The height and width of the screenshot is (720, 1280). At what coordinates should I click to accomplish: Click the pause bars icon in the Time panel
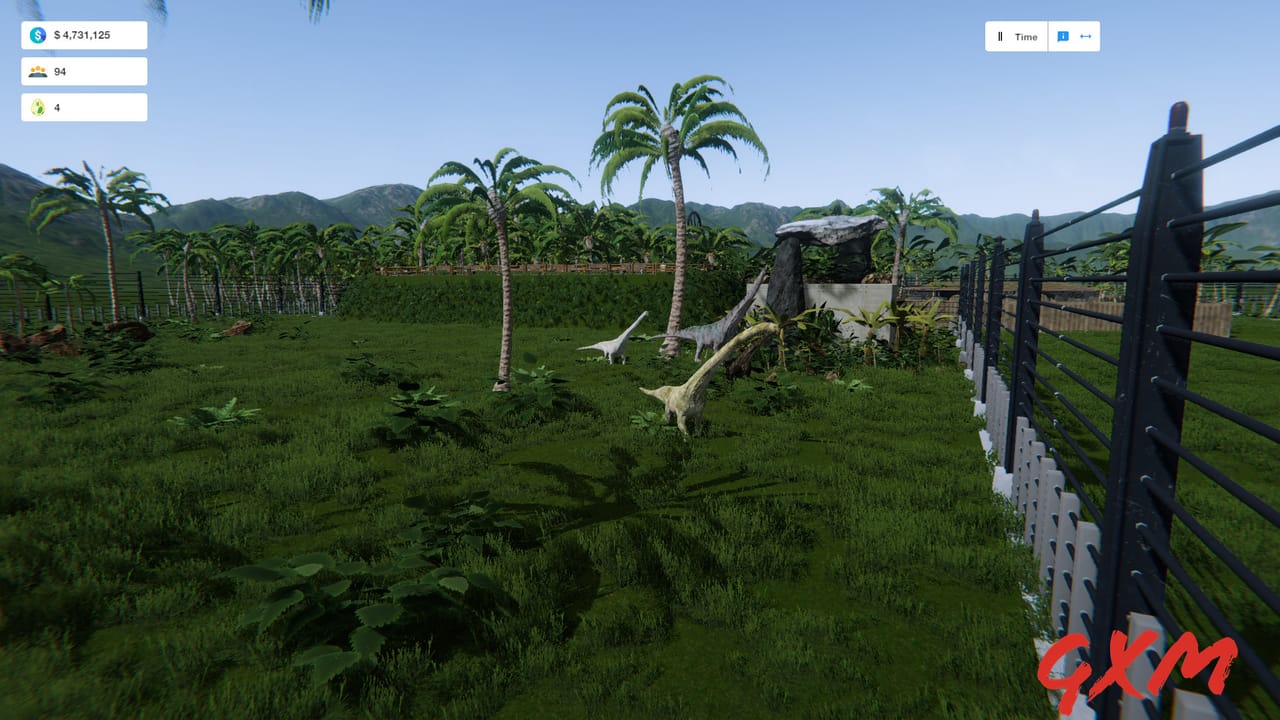(1001, 36)
